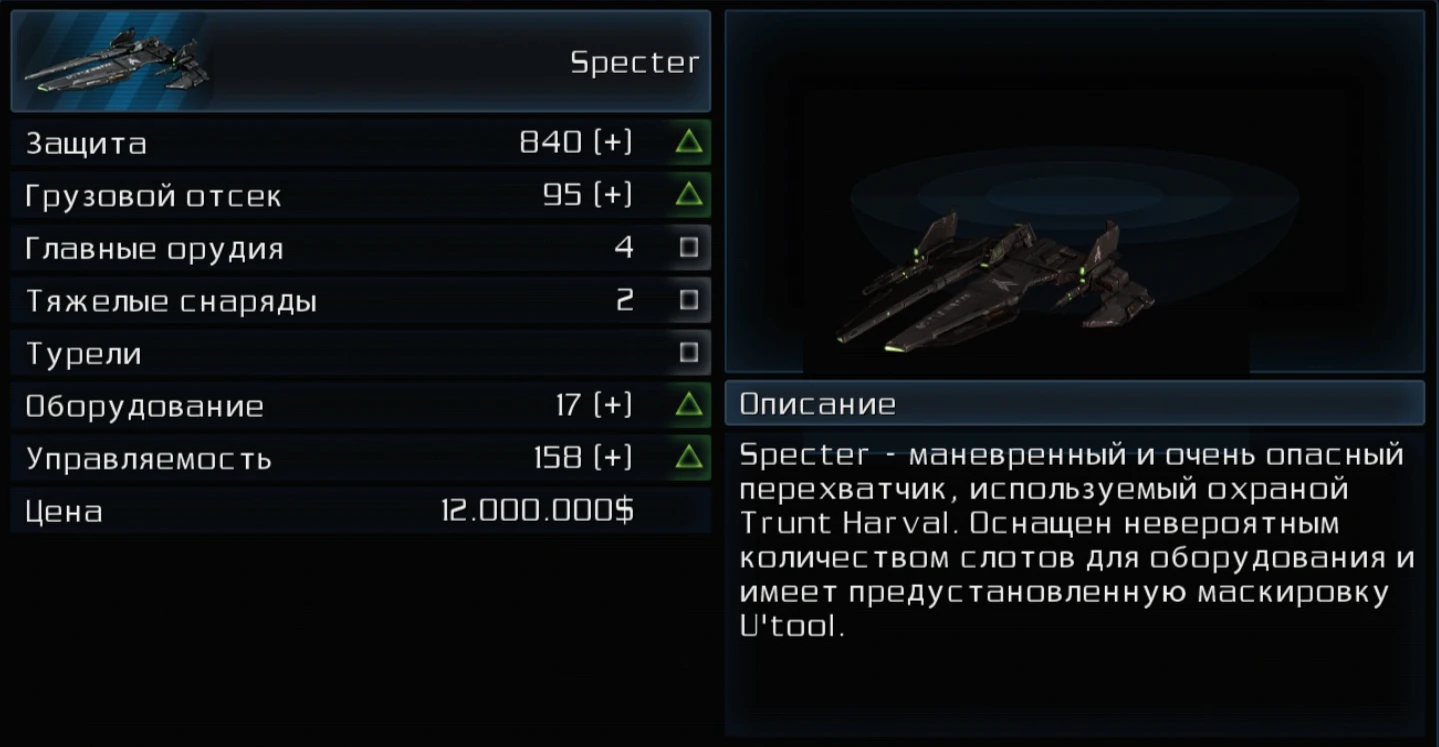The width and height of the screenshot is (1439, 747).
Task: Click the price value 12.000.000$
Action: [x=538, y=511]
